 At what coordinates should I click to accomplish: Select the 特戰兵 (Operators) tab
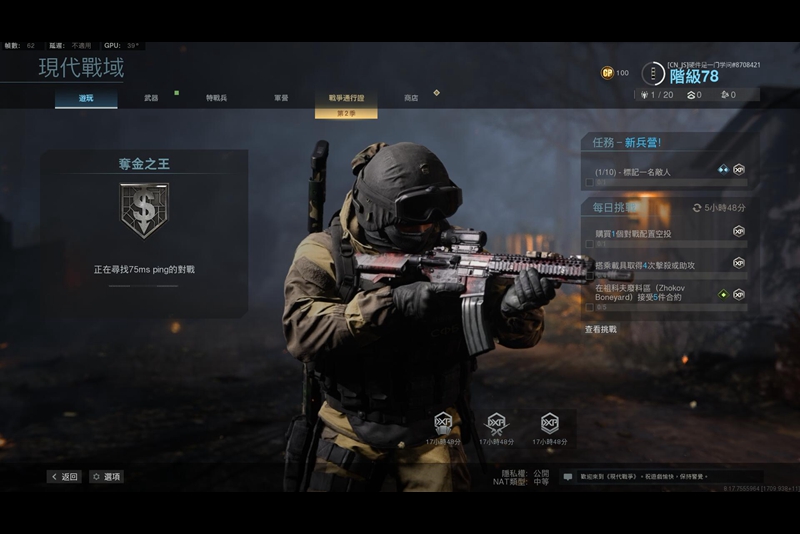pos(216,98)
